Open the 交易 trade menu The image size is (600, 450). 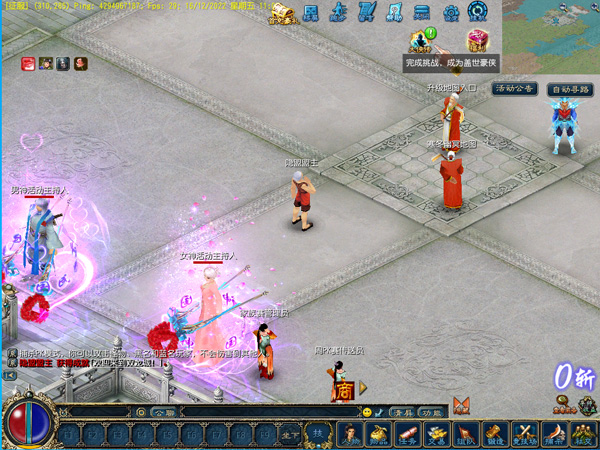[436, 434]
